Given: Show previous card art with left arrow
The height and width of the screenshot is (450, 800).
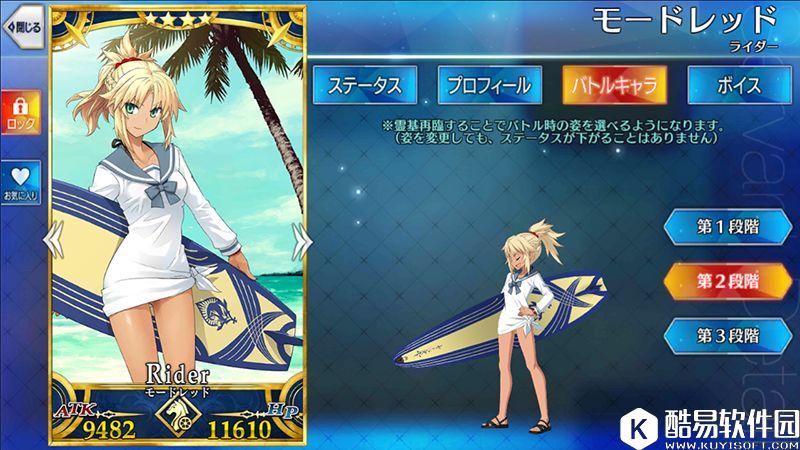Looking at the screenshot, I should [56, 237].
